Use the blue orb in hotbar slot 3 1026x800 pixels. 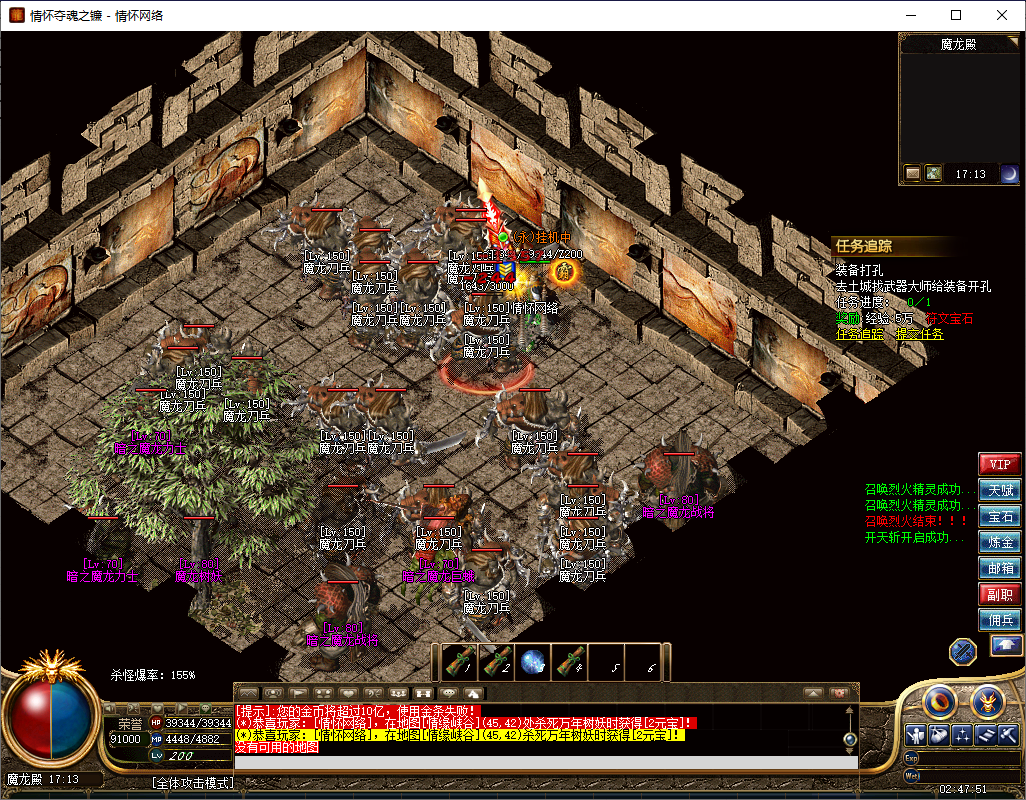click(533, 662)
